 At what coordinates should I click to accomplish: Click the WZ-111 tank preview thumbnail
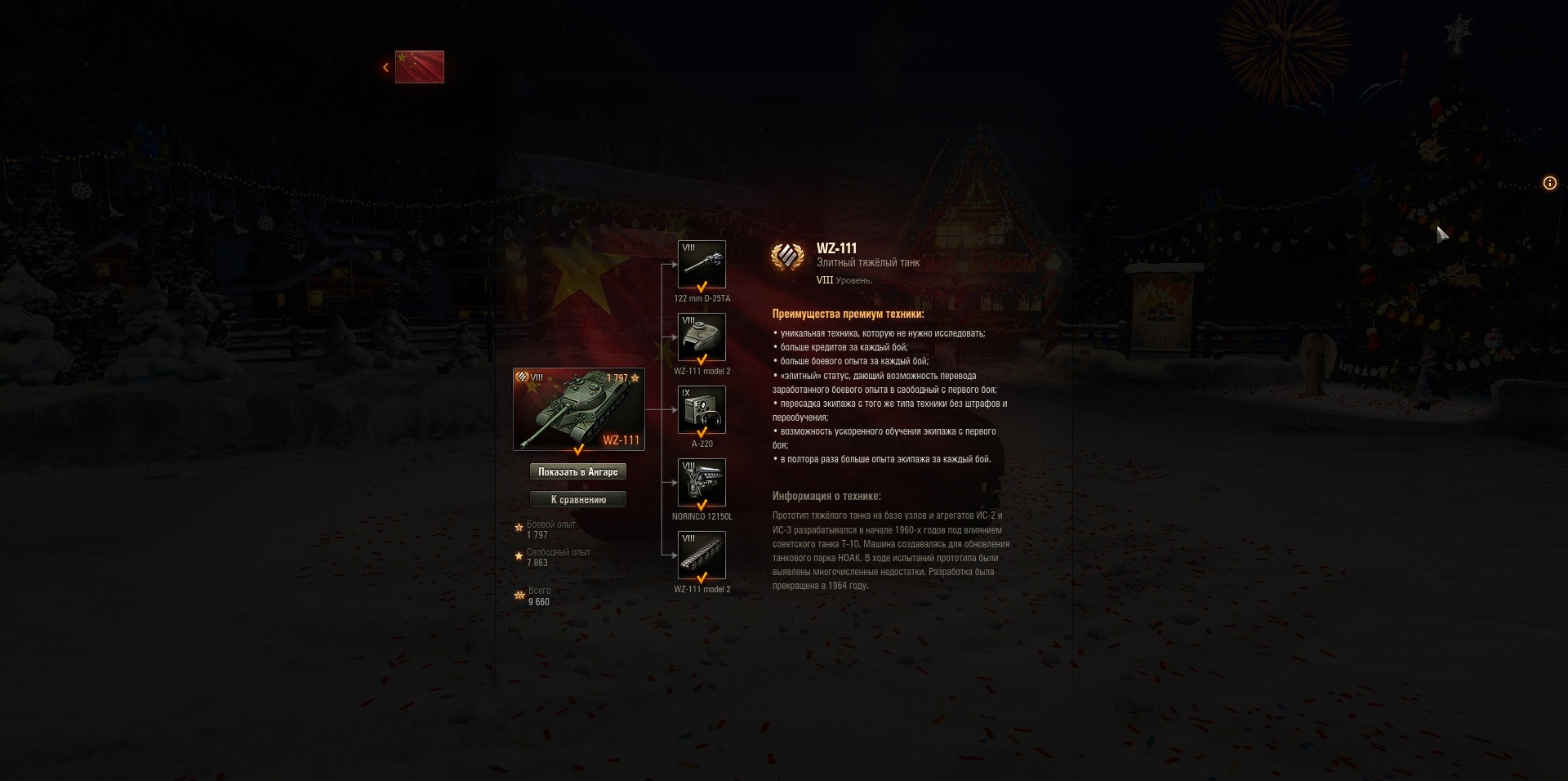[x=579, y=408]
